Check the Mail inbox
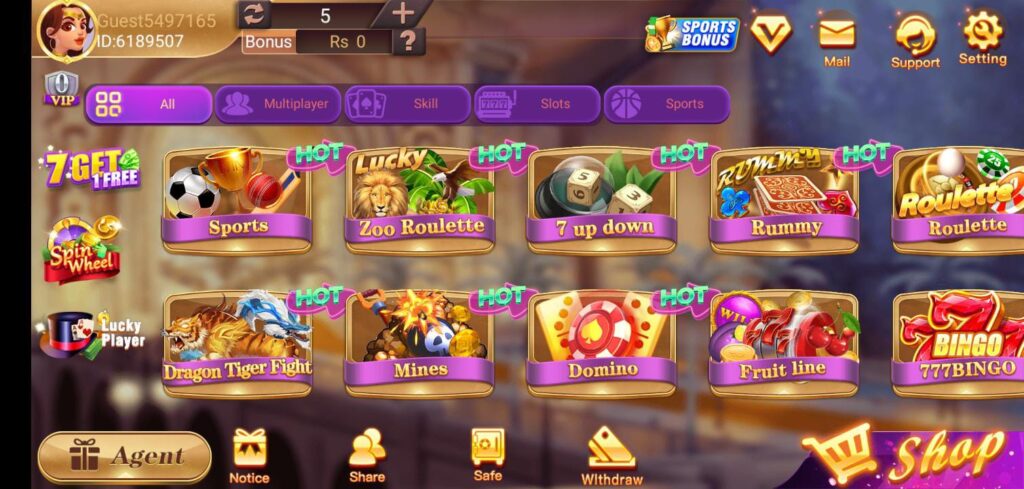The height and width of the screenshot is (489, 1024). pyautogui.click(x=837, y=40)
